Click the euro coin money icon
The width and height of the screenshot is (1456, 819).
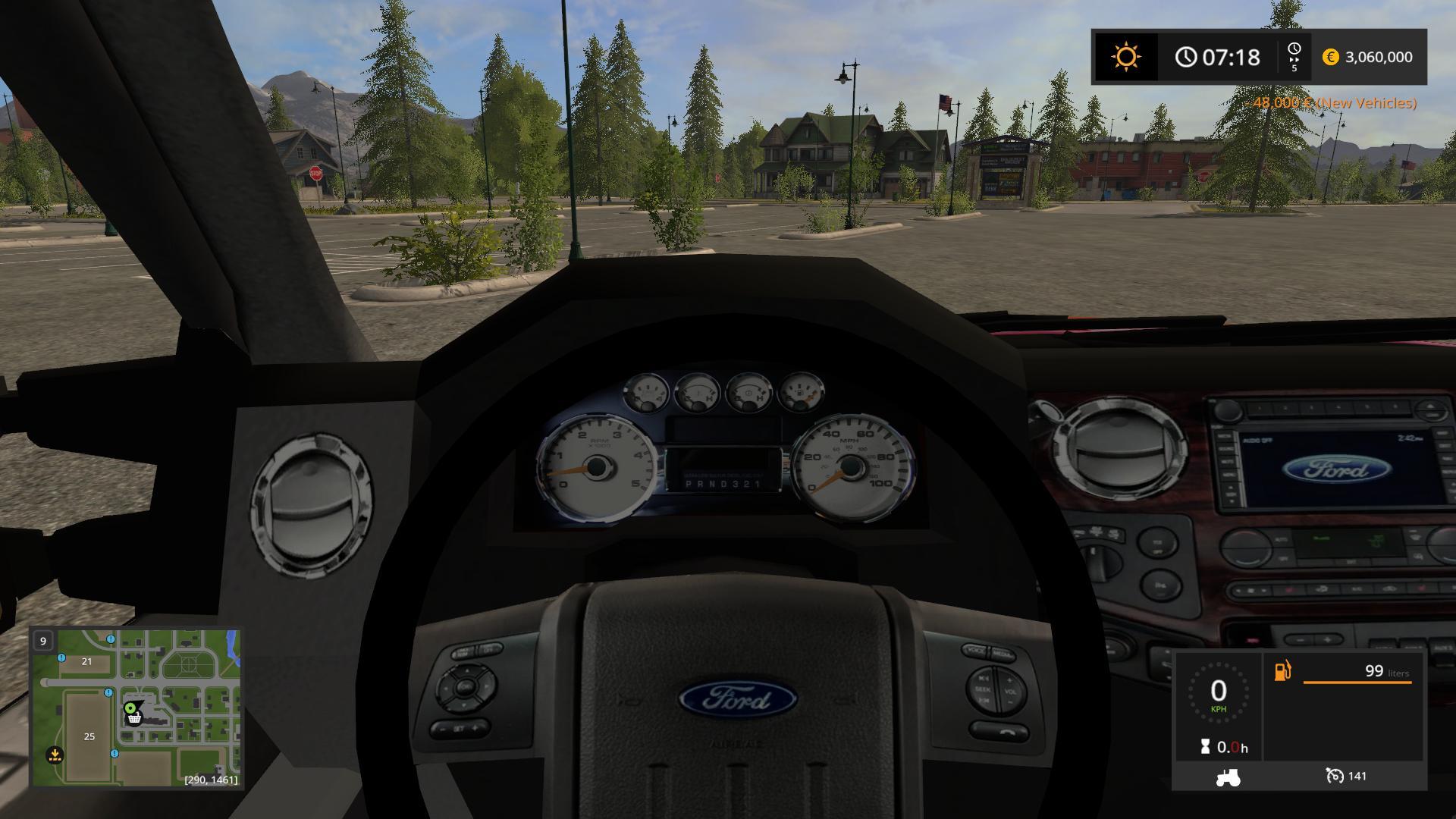(x=1330, y=57)
